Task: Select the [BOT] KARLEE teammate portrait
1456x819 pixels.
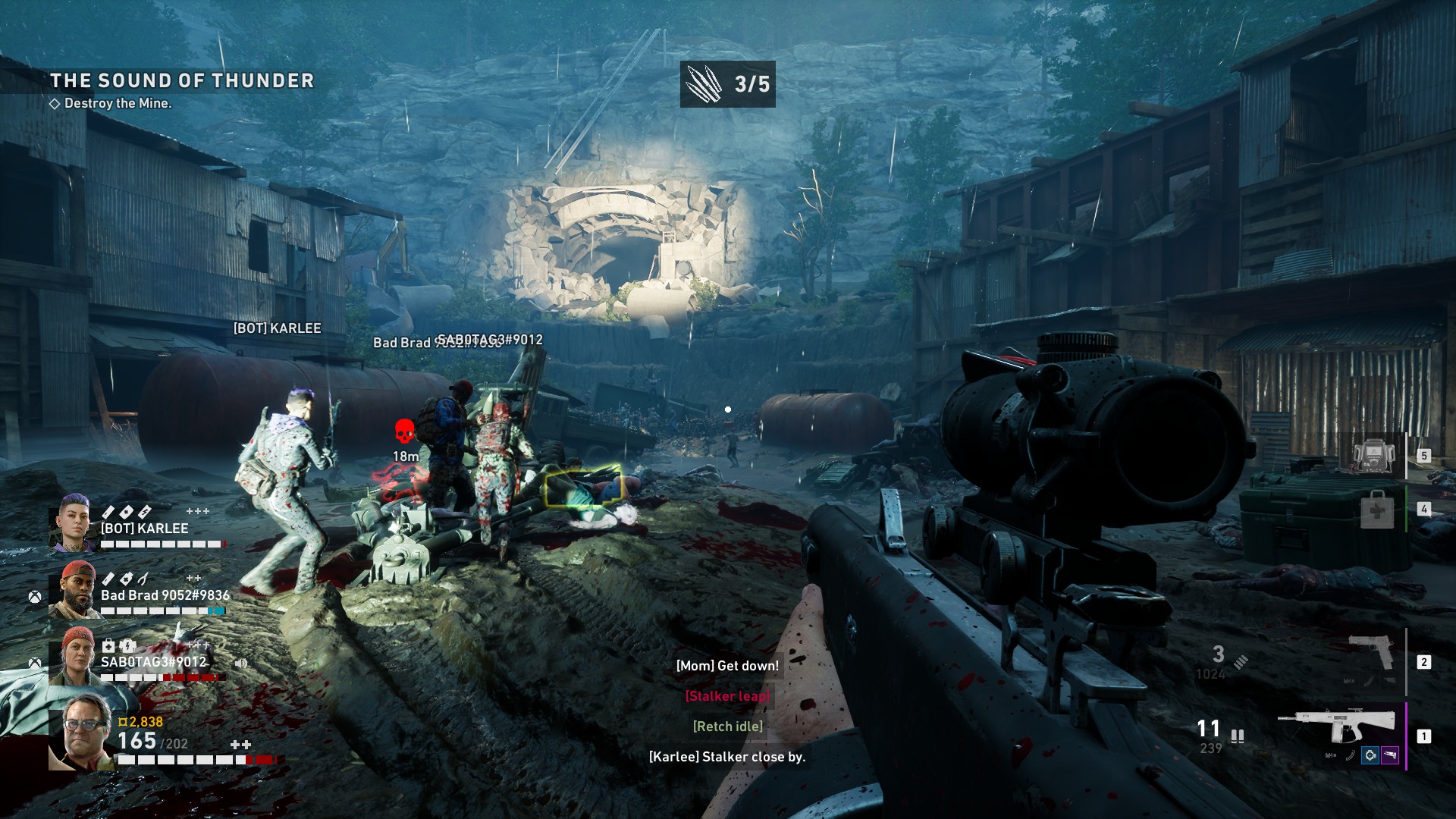Action: point(73,523)
